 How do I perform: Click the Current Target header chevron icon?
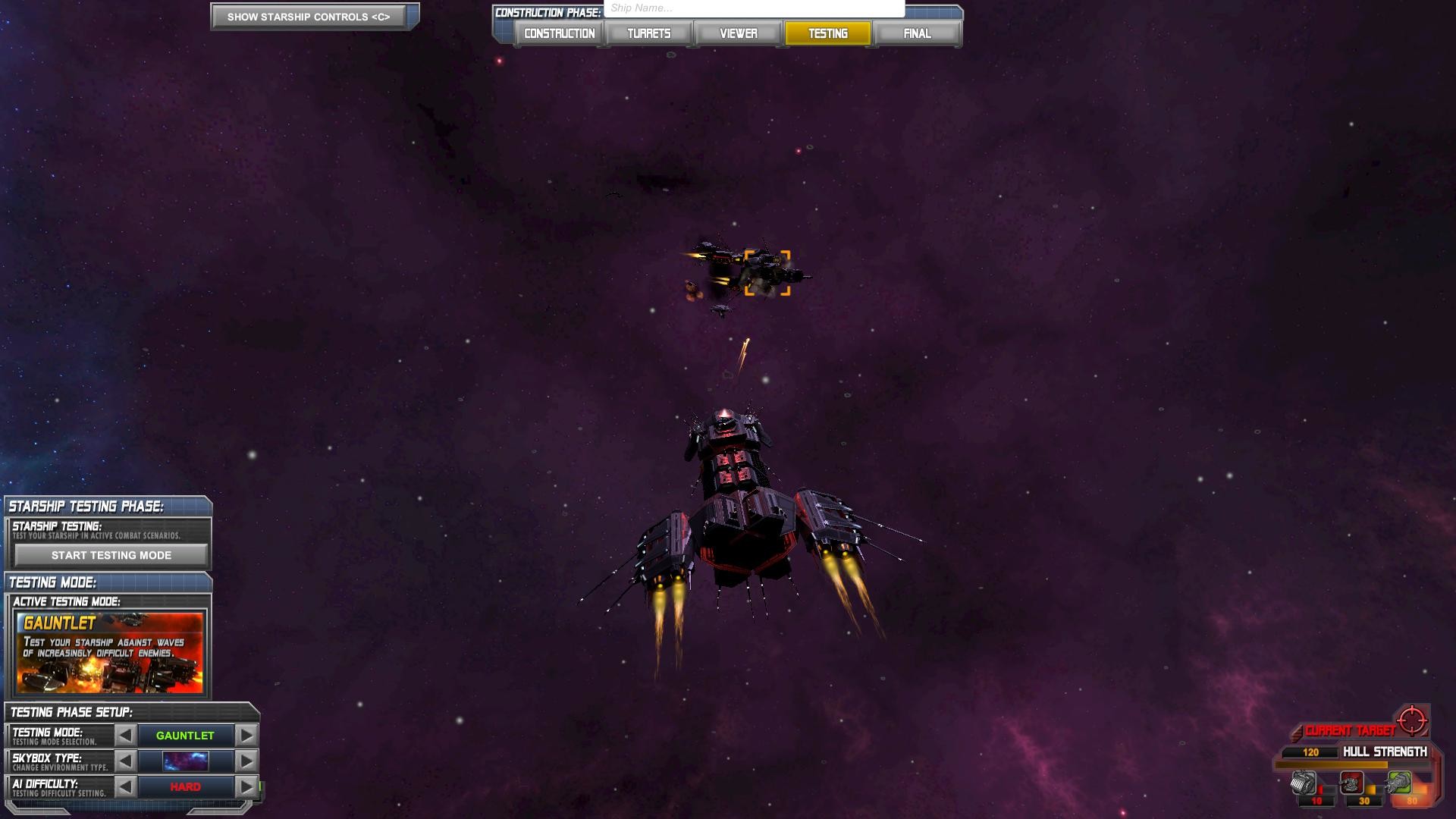point(1298,733)
